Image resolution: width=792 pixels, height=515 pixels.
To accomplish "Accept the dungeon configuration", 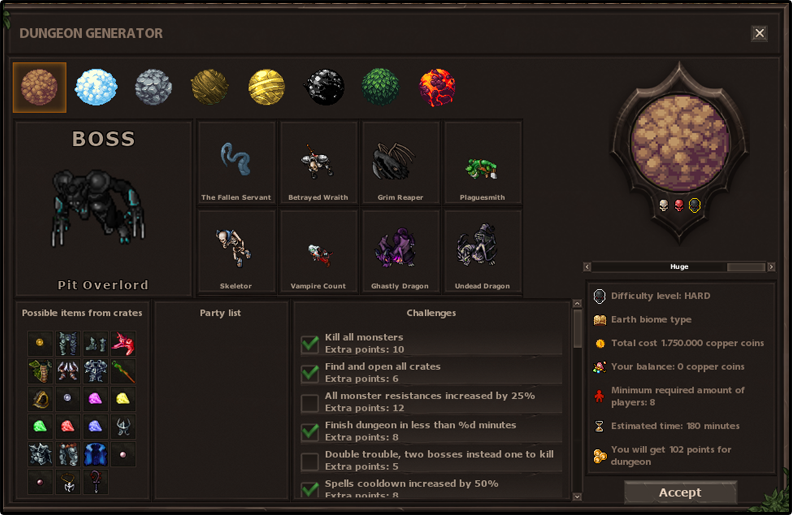I will point(680,492).
